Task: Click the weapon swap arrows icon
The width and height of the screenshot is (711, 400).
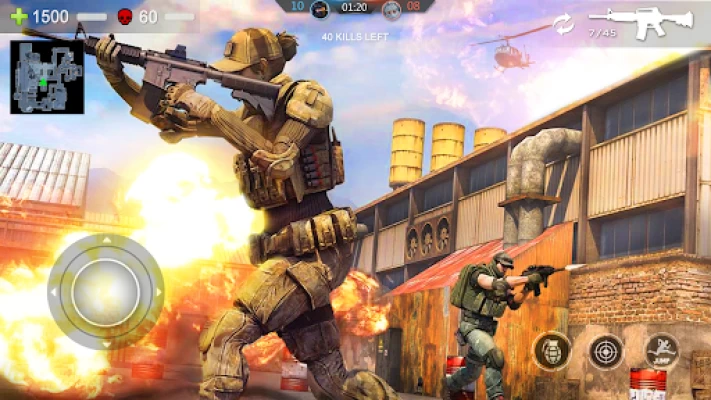Action: [564, 23]
